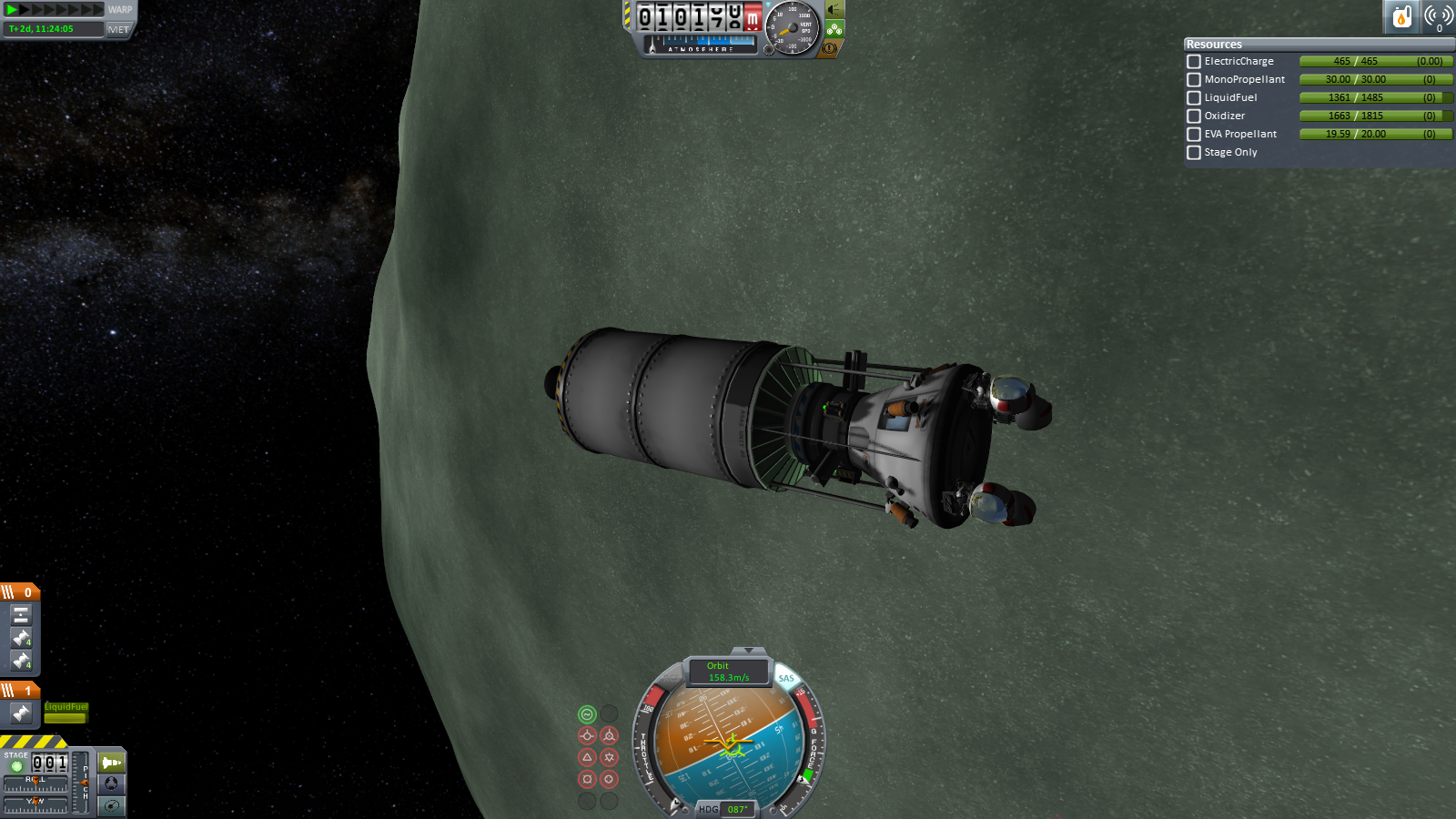
Task: Activate stability assist SAS mode
Action: [x=587, y=714]
